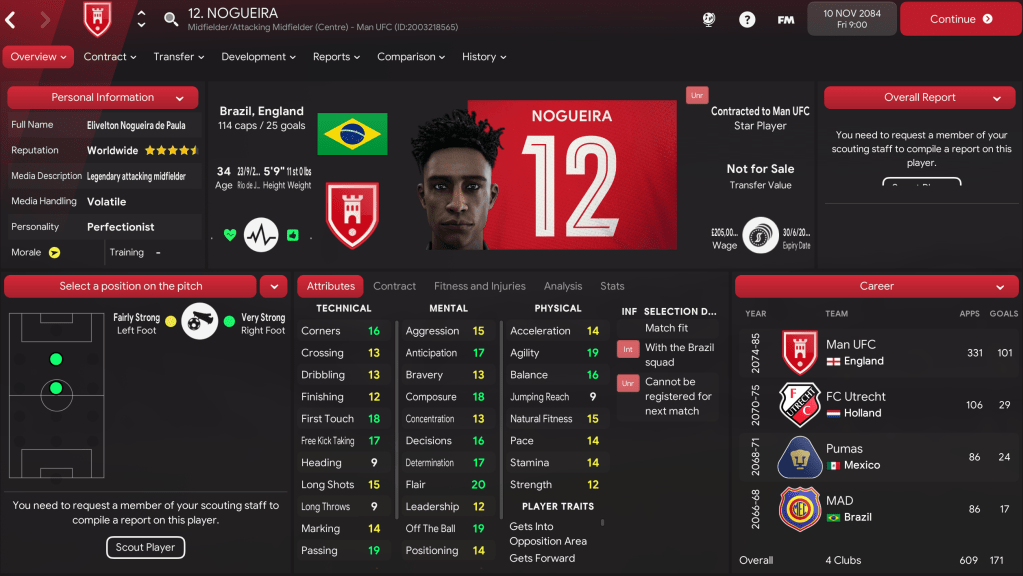Viewport: 1023px width, 576px height.
Task: Open the Comparison menu
Action: click(411, 57)
